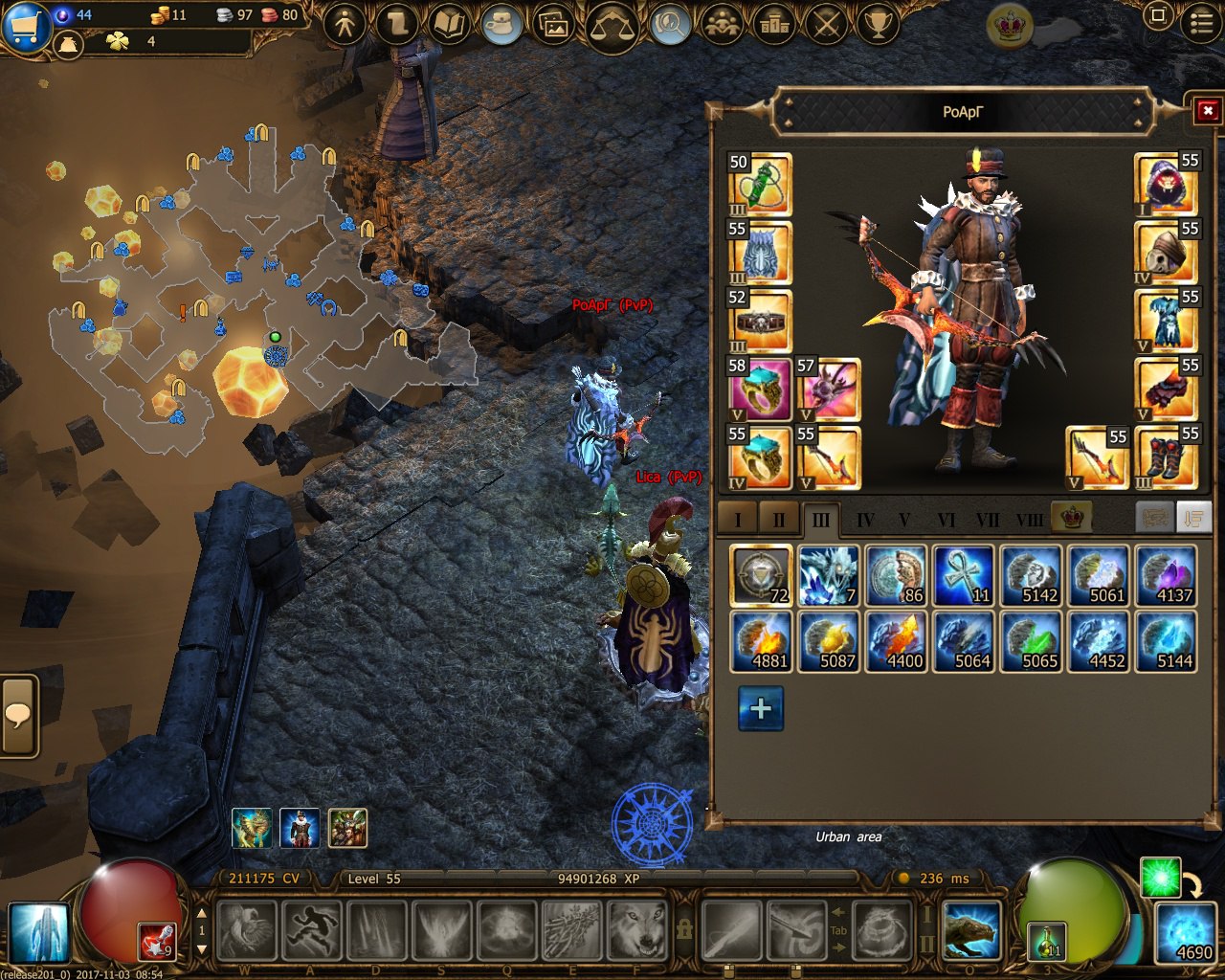
Task: Select the equipped green amulet slot
Action: click(760, 184)
